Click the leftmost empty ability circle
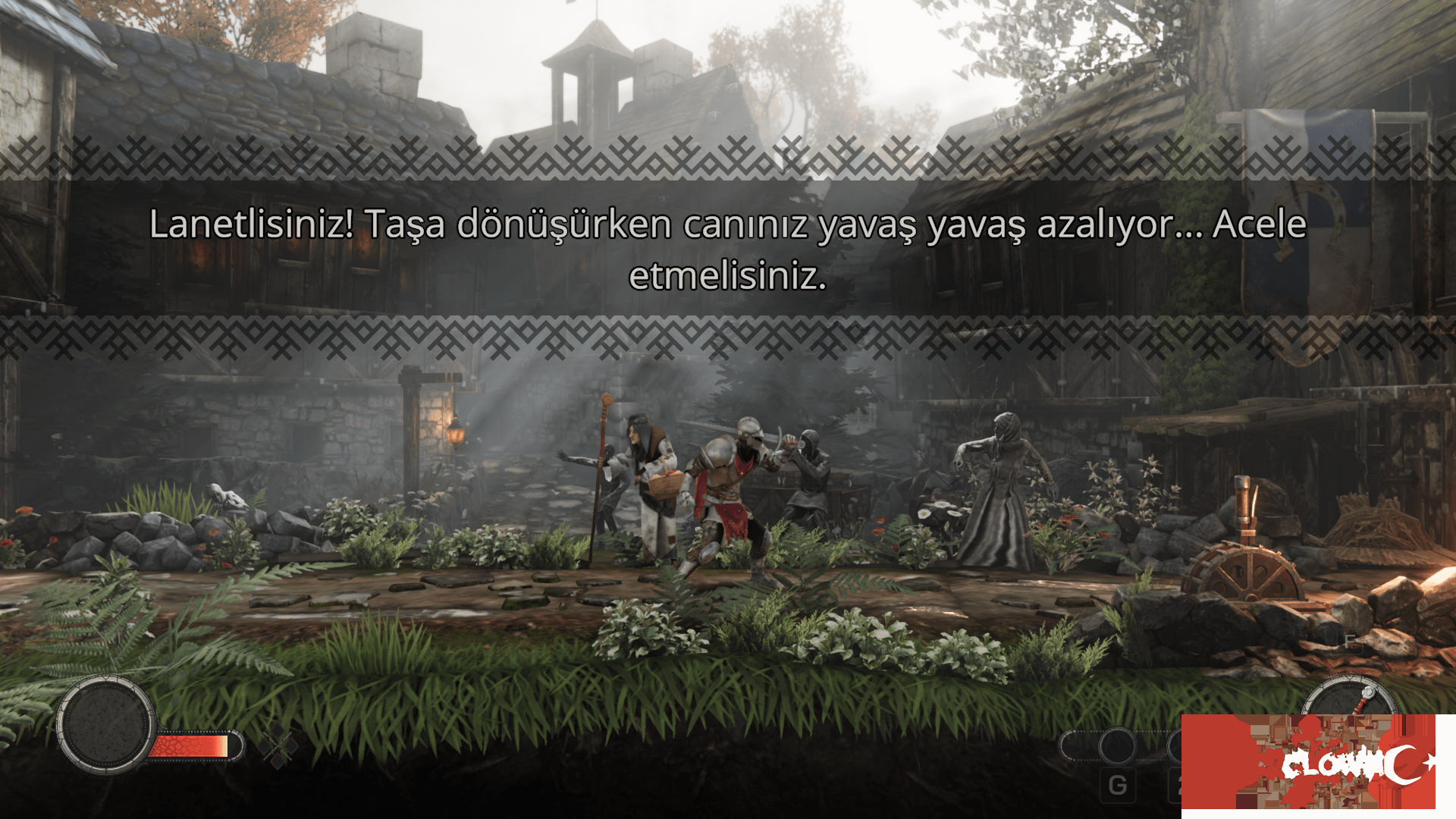The width and height of the screenshot is (1456, 819). 1068,745
